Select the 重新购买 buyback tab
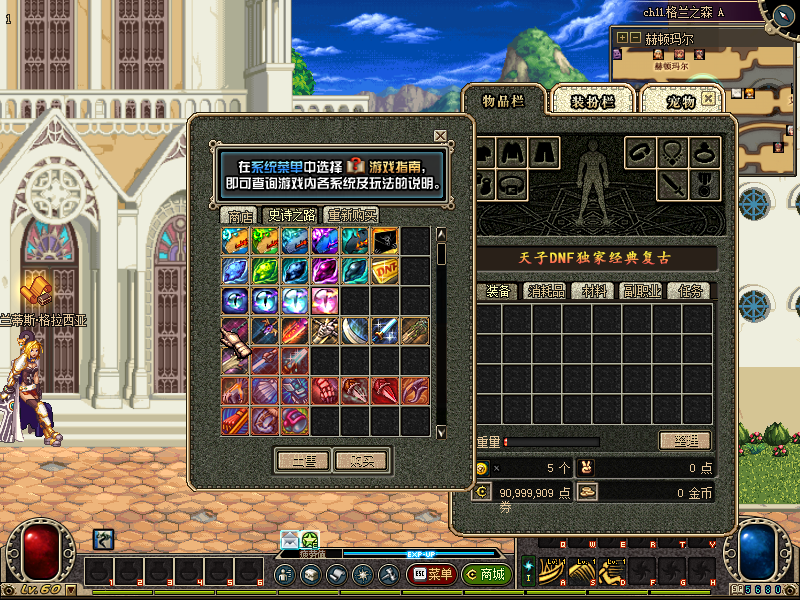 351,215
